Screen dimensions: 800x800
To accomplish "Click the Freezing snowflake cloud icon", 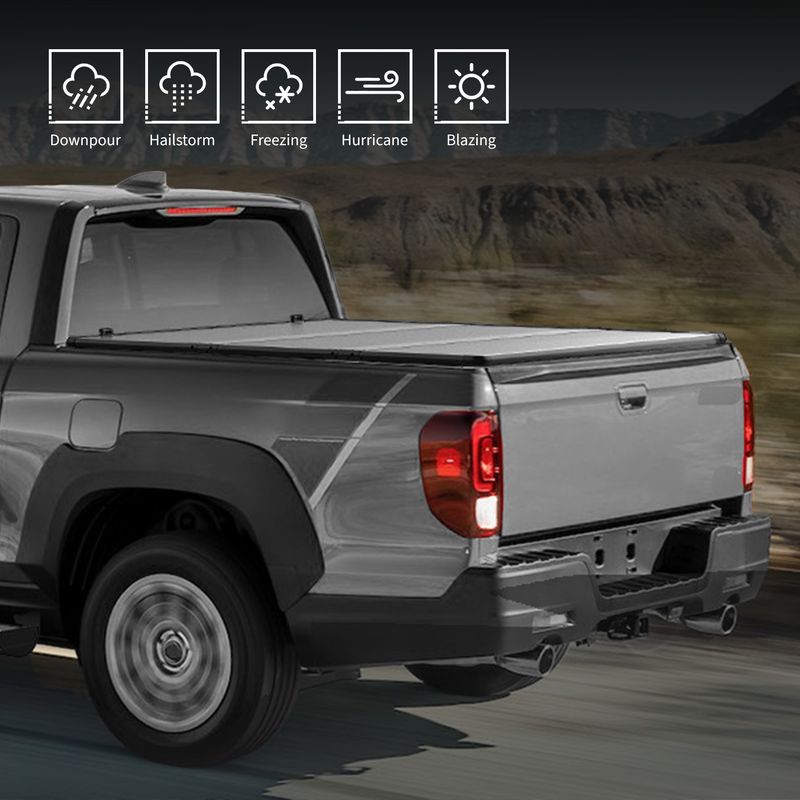I will (x=279, y=87).
